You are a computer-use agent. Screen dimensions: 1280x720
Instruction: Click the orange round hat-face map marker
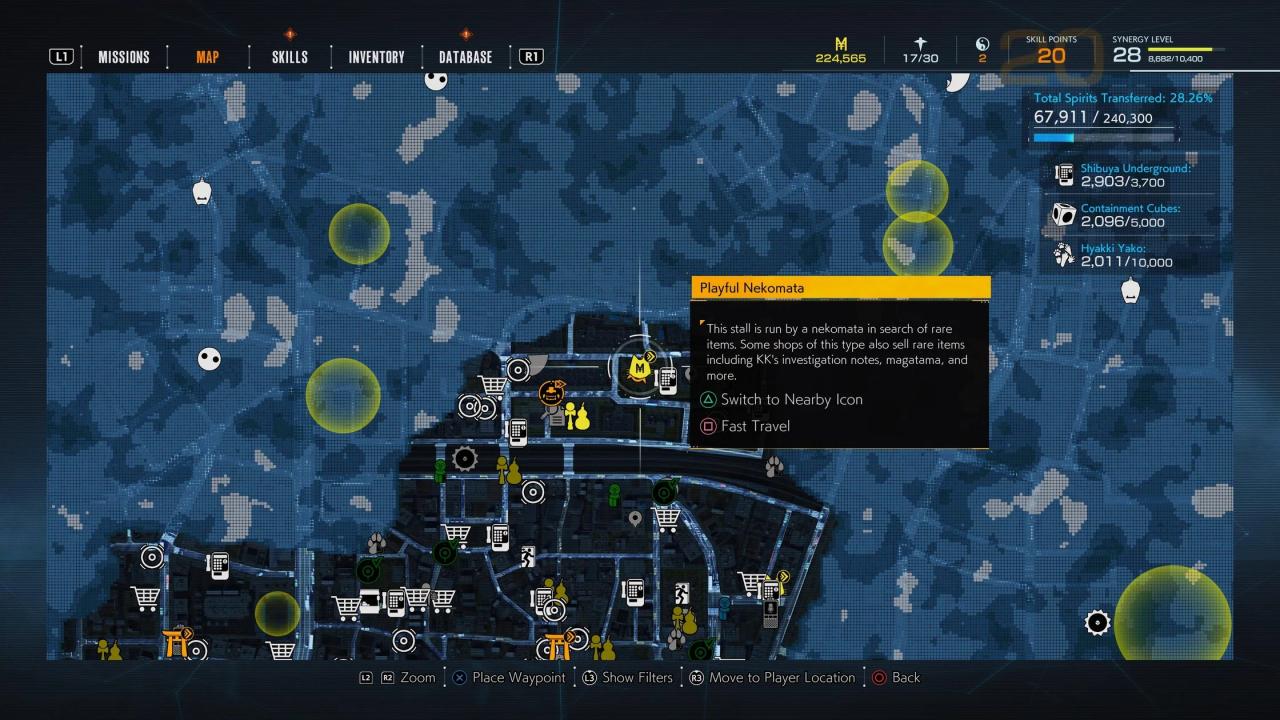click(x=550, y=391)
